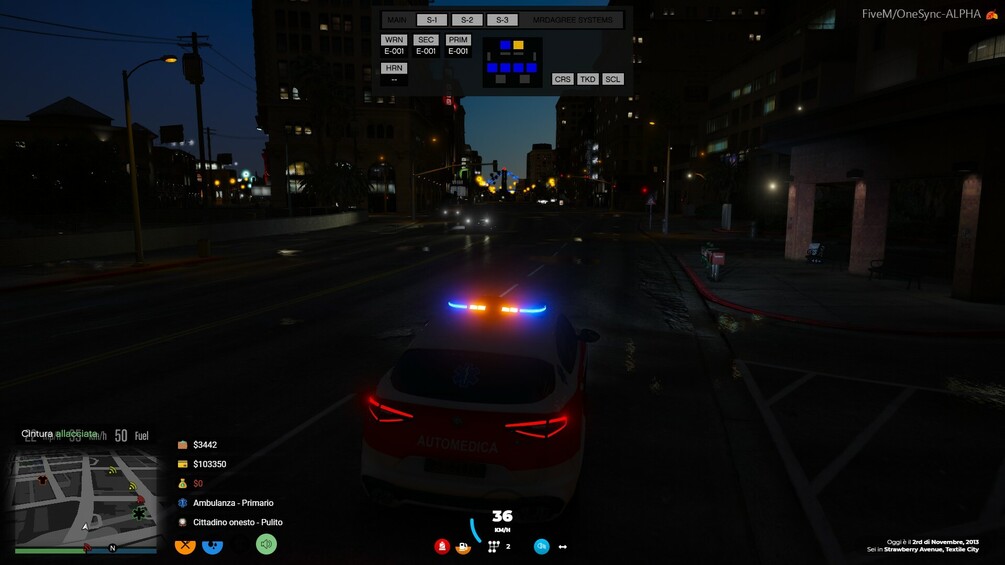
Task: Click the green speaker voice icon
Action: click(265, 544)
